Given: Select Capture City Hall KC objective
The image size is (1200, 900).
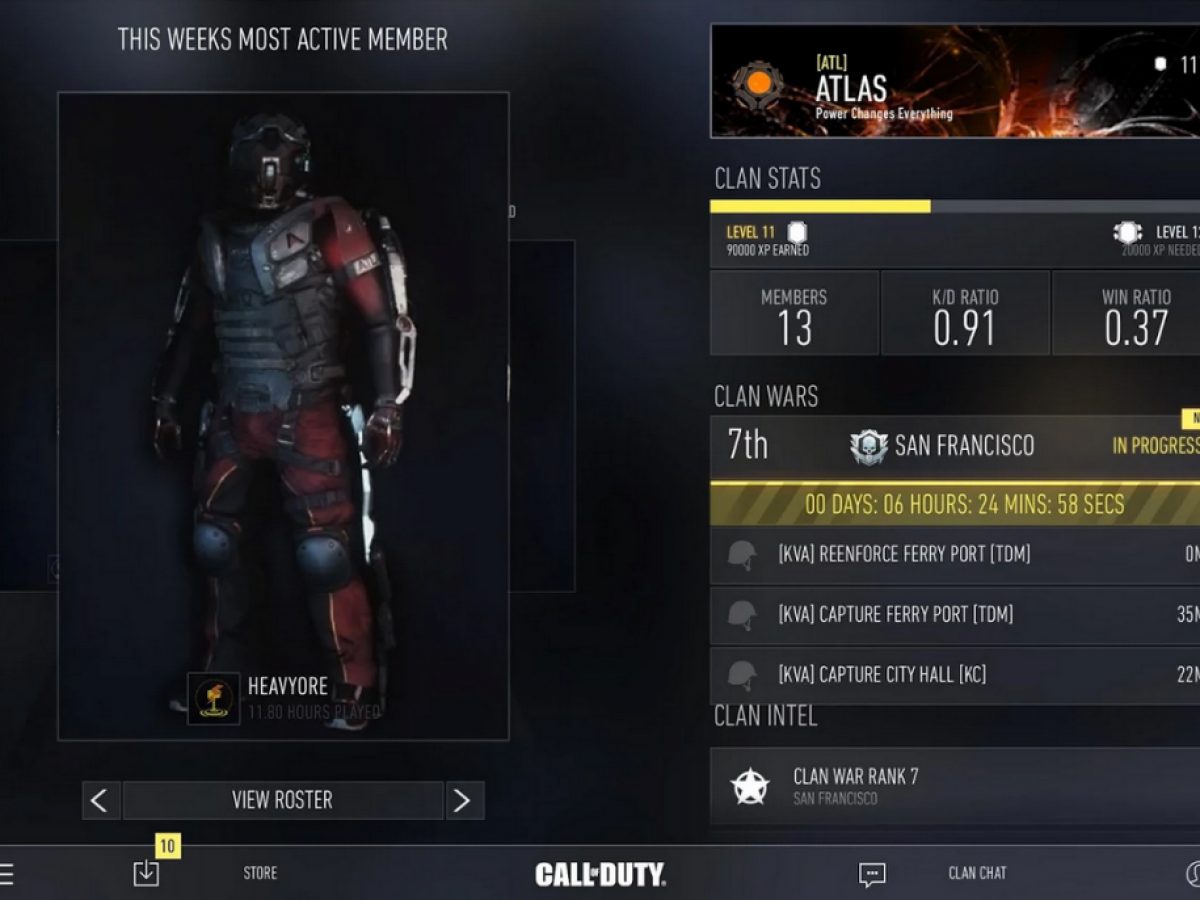Looking at the screenshot, I should click(955, 675).
